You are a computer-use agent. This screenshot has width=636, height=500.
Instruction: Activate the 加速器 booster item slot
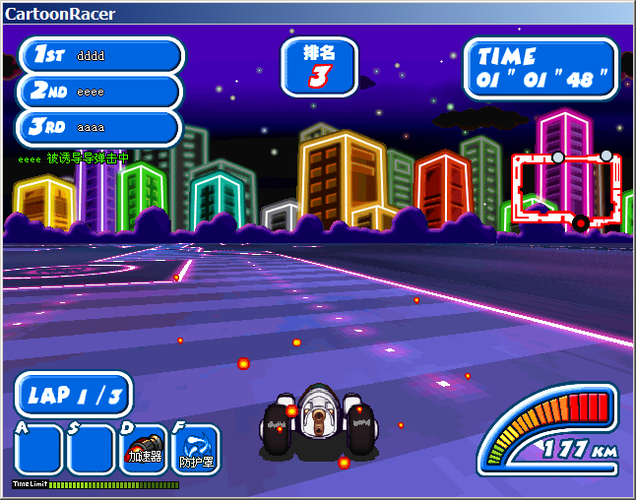click(x=143, y=449)
